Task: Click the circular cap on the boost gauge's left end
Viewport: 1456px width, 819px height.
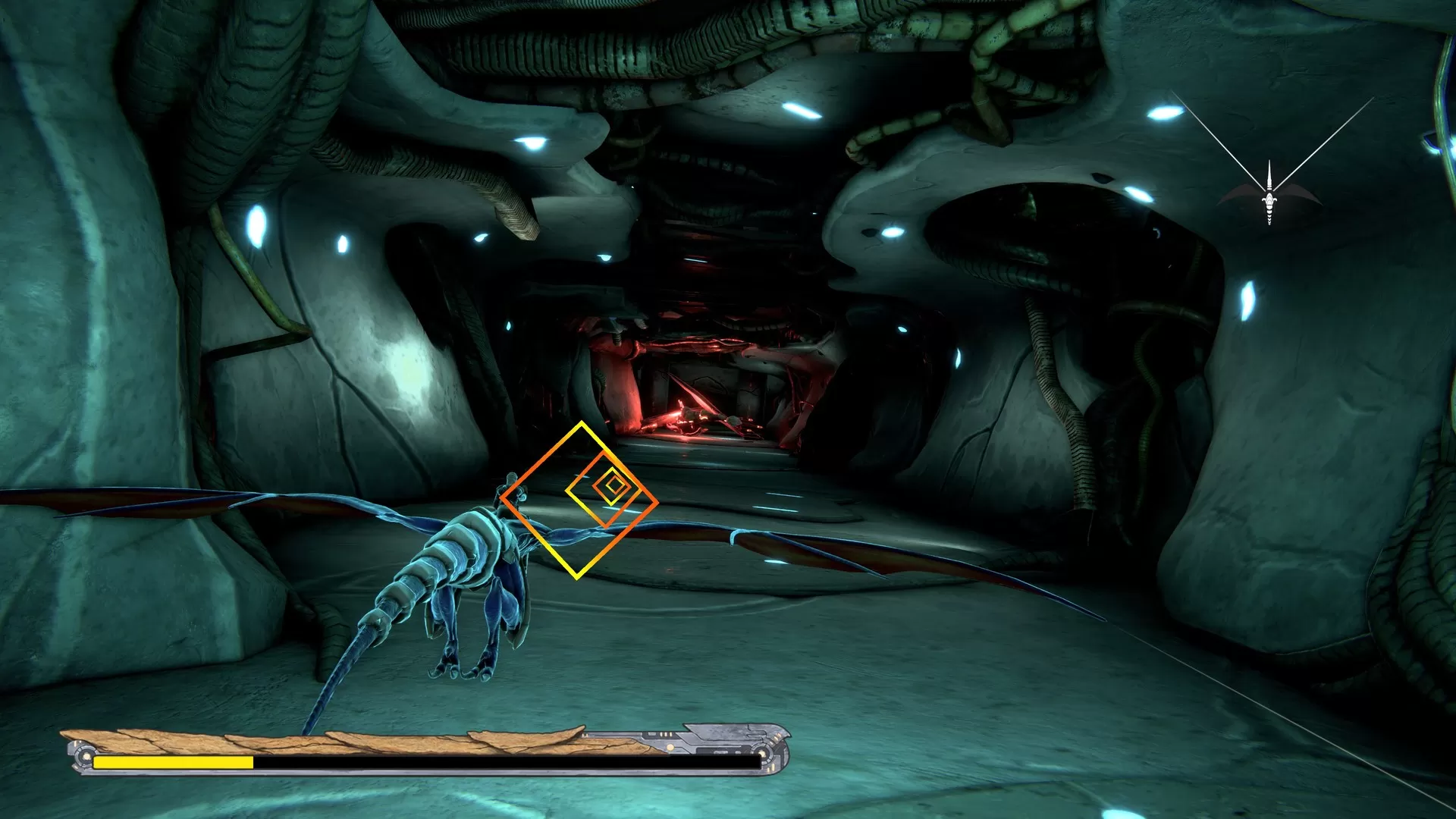Action: (84, 756)
